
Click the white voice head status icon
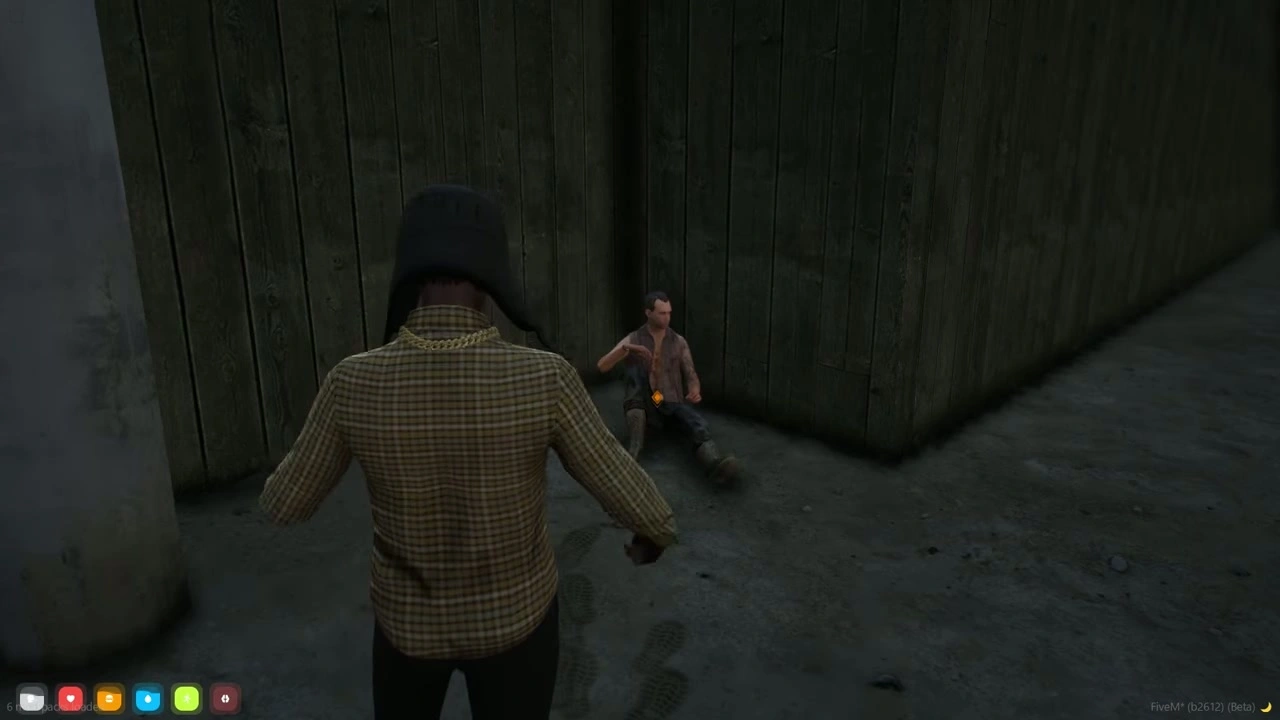pos(31,699)
